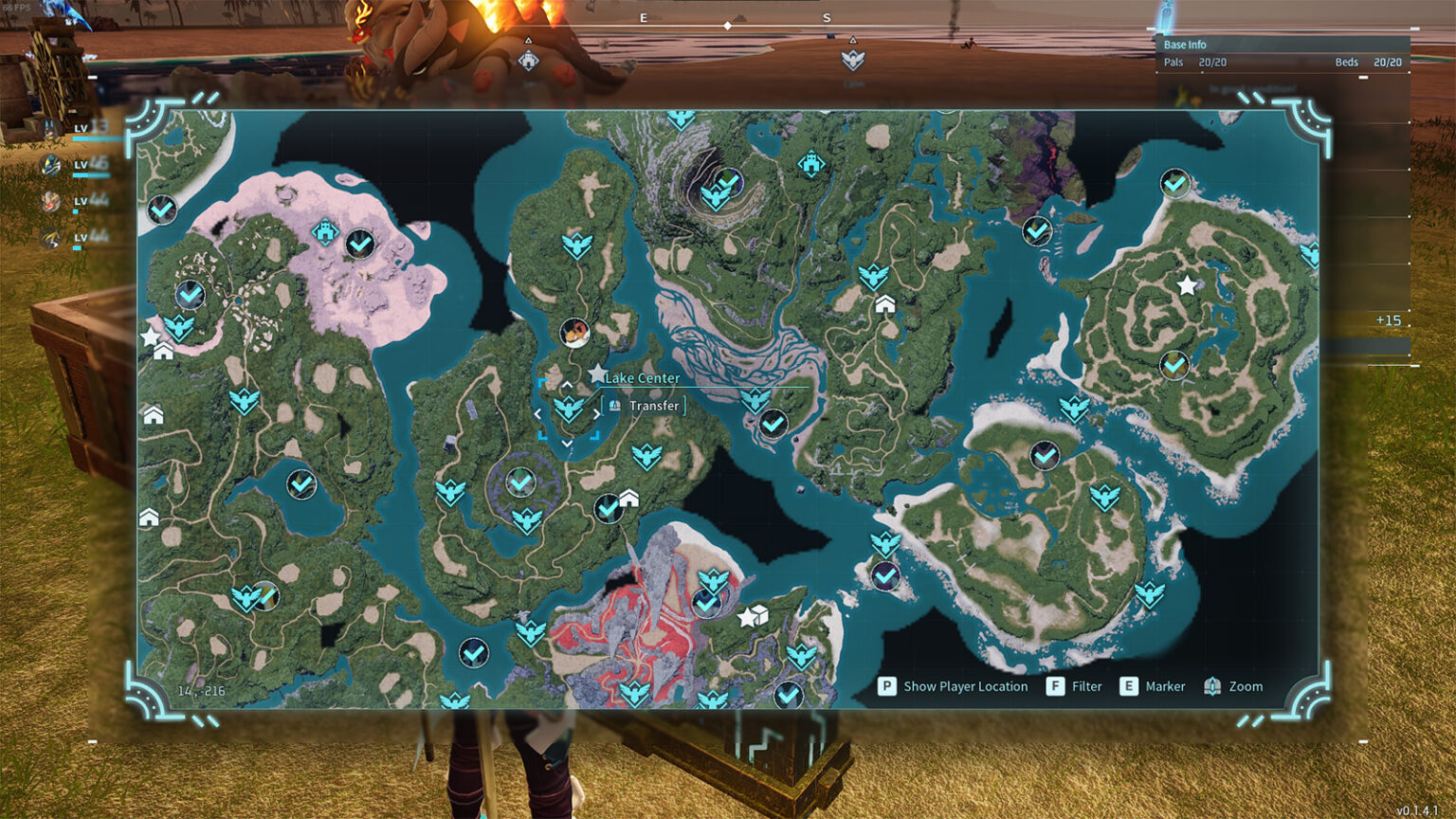Select the white star marker on the ringed island
This screenshot has width=1456, height=819.
pos(1186,284)
